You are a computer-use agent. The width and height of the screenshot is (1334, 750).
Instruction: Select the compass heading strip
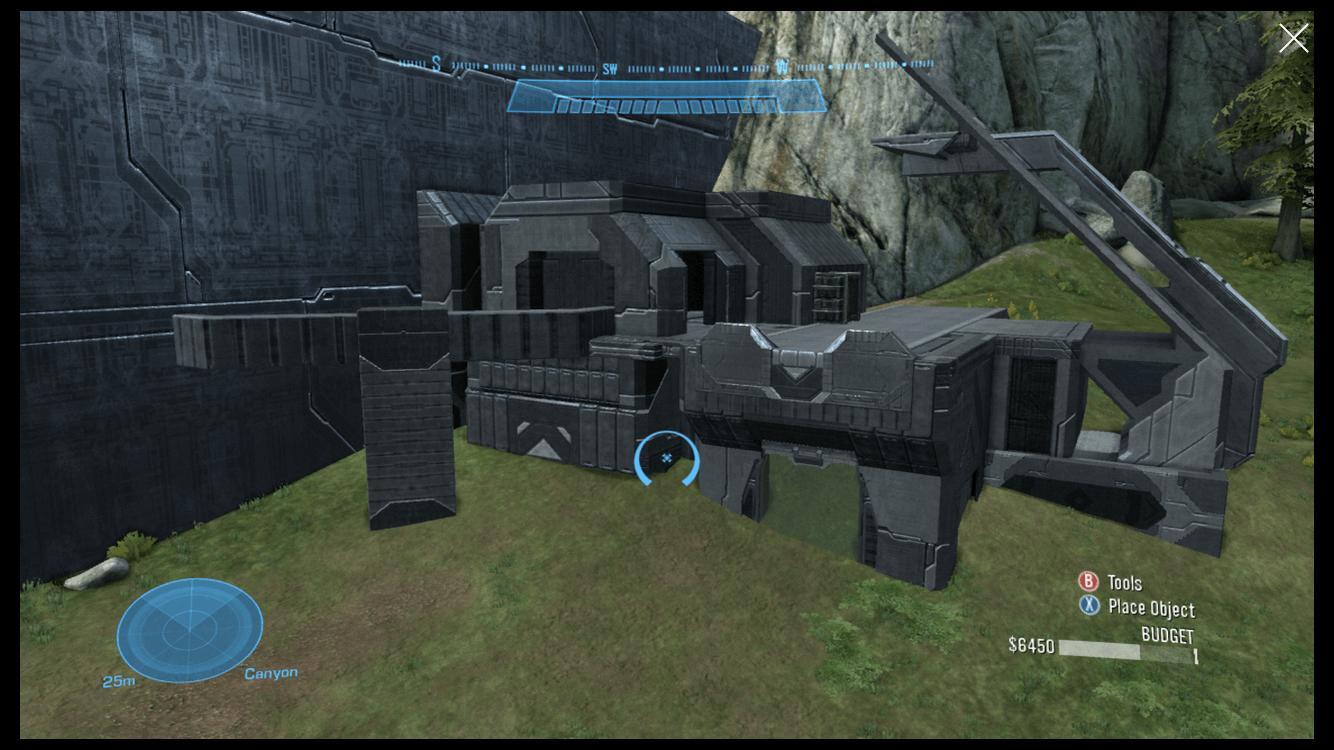(x=666, y=66)
